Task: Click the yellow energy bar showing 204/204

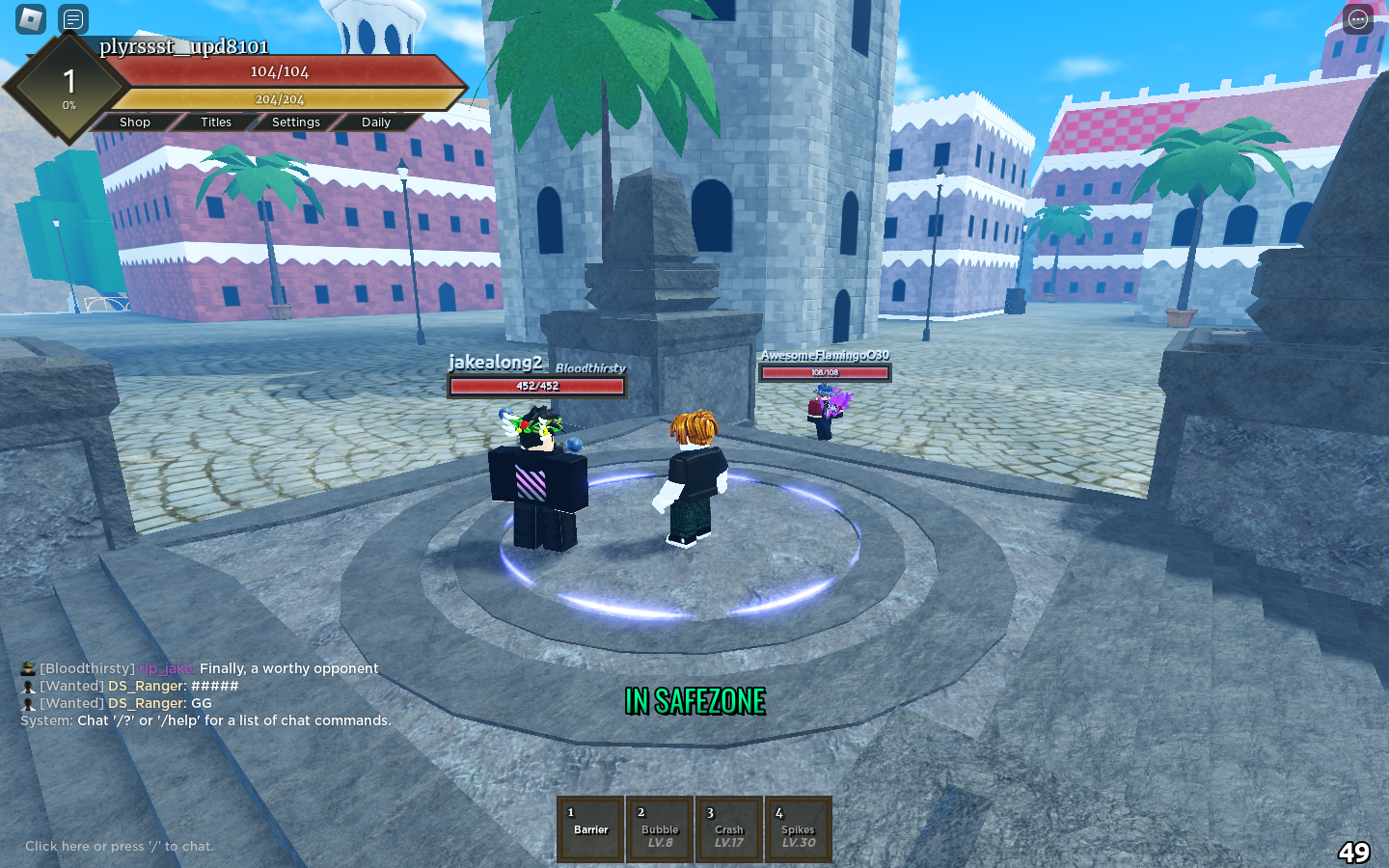Action: tap(279, 97)
